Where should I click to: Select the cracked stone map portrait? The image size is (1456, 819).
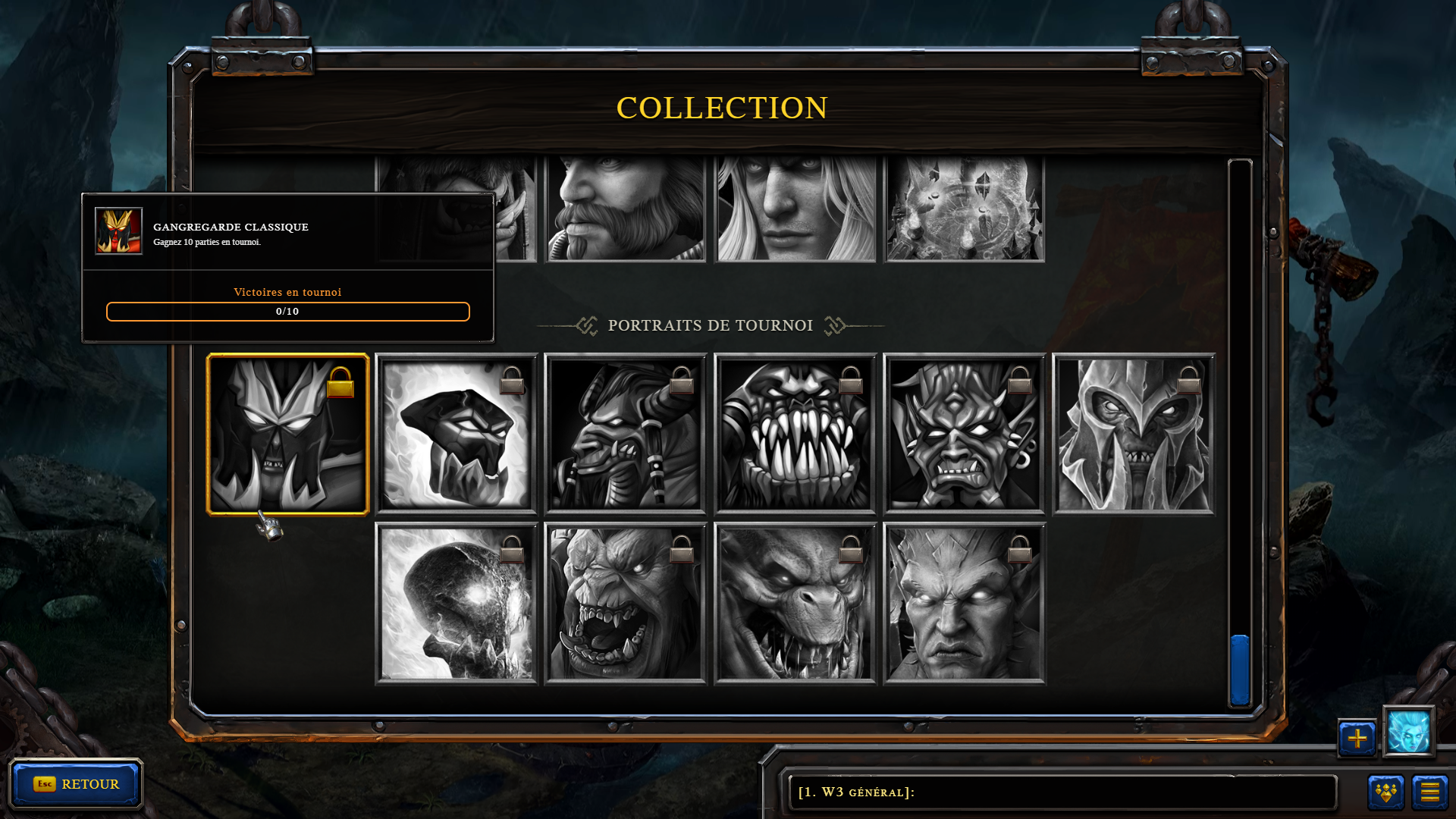(x=965, y=209)
